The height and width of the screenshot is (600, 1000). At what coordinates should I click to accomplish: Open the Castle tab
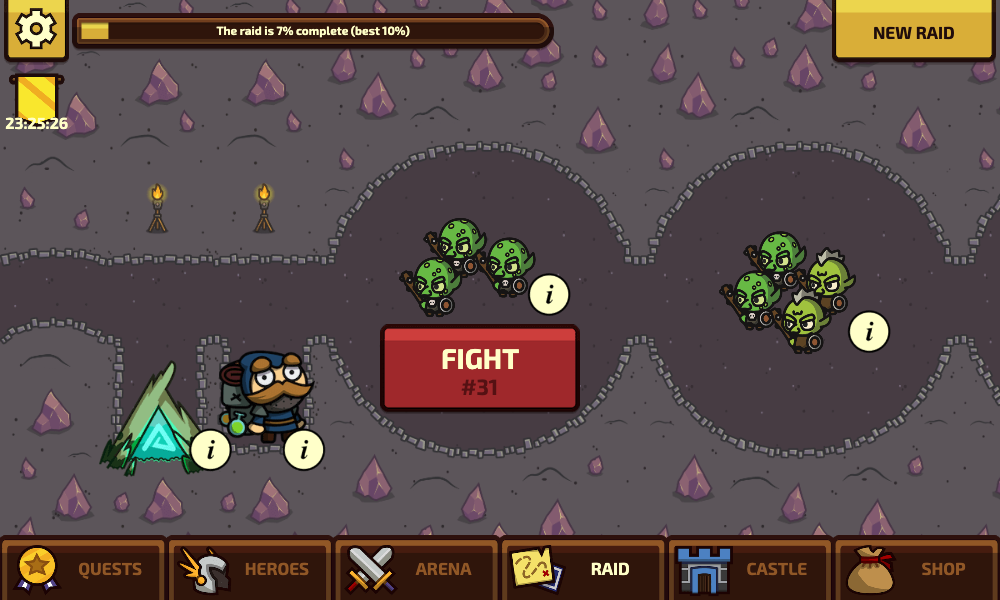[750, 569]
